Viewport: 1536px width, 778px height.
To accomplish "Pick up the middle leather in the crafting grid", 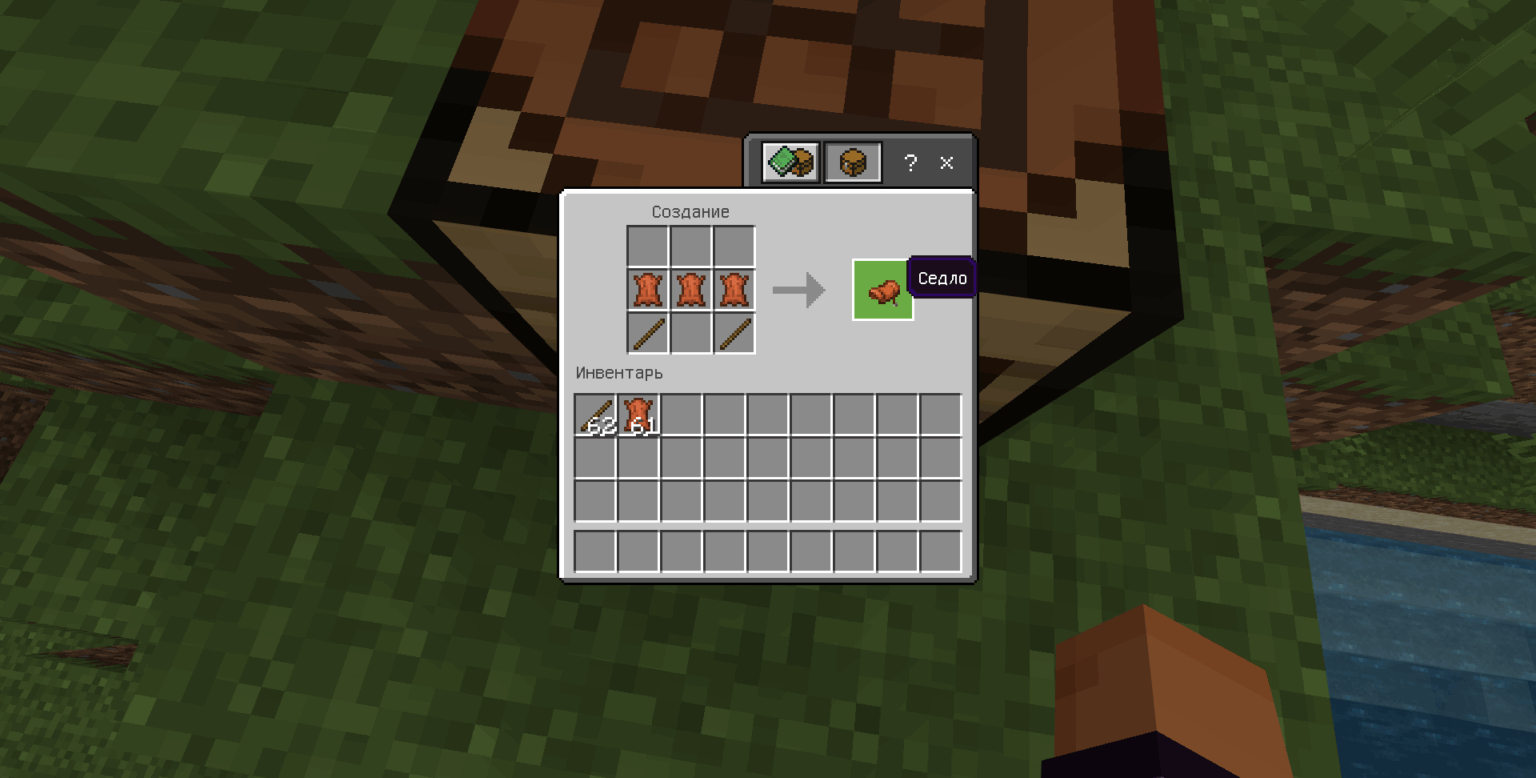I will coord(691,288).
